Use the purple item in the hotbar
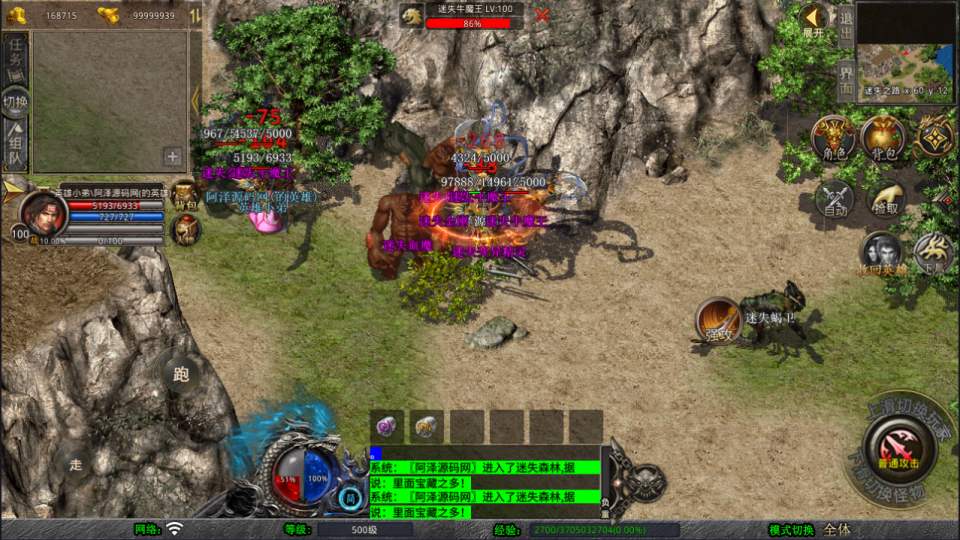The height and width of the screenshot is (540, 960). pyautogui.click(x=387, y=426)
